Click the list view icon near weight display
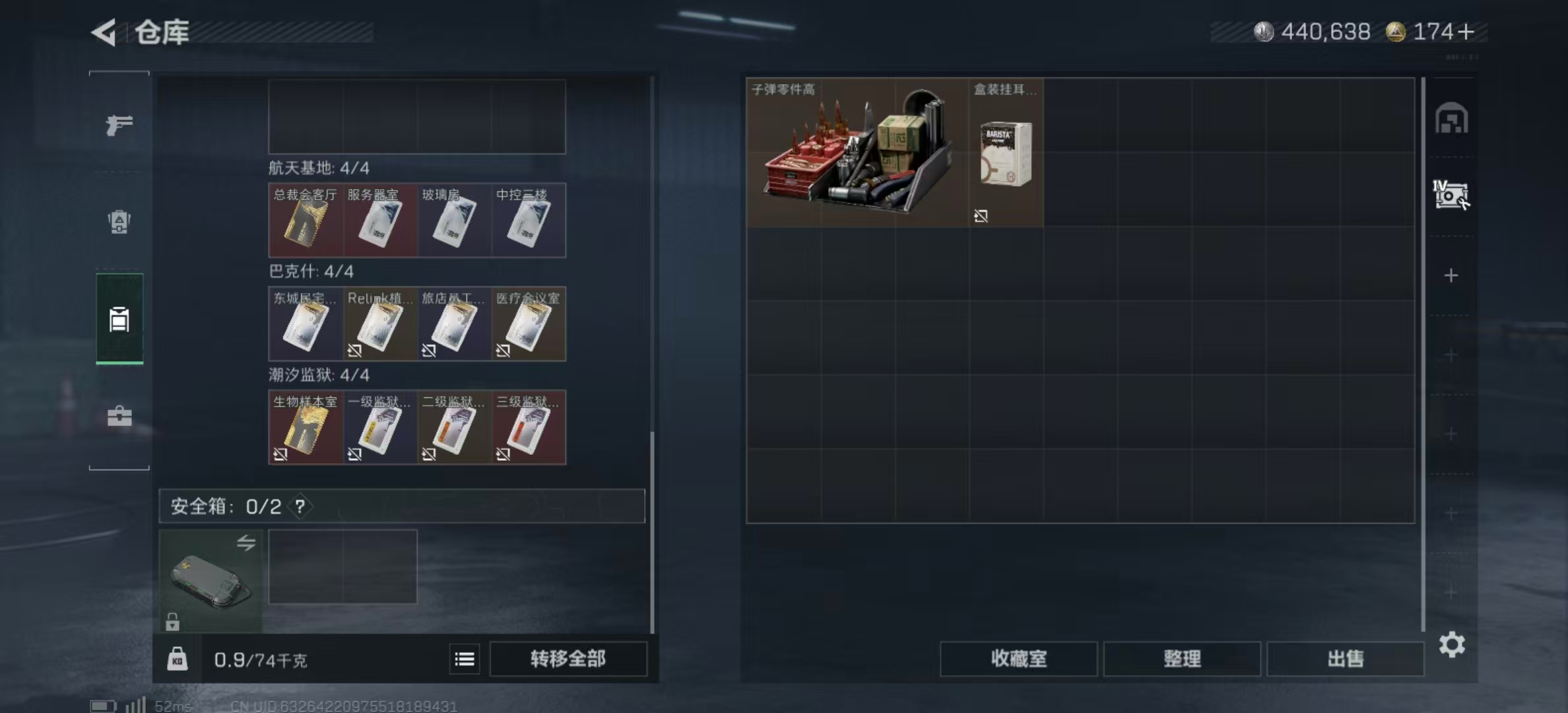This screenshot has width=1568, height=713. click(464, 659)
